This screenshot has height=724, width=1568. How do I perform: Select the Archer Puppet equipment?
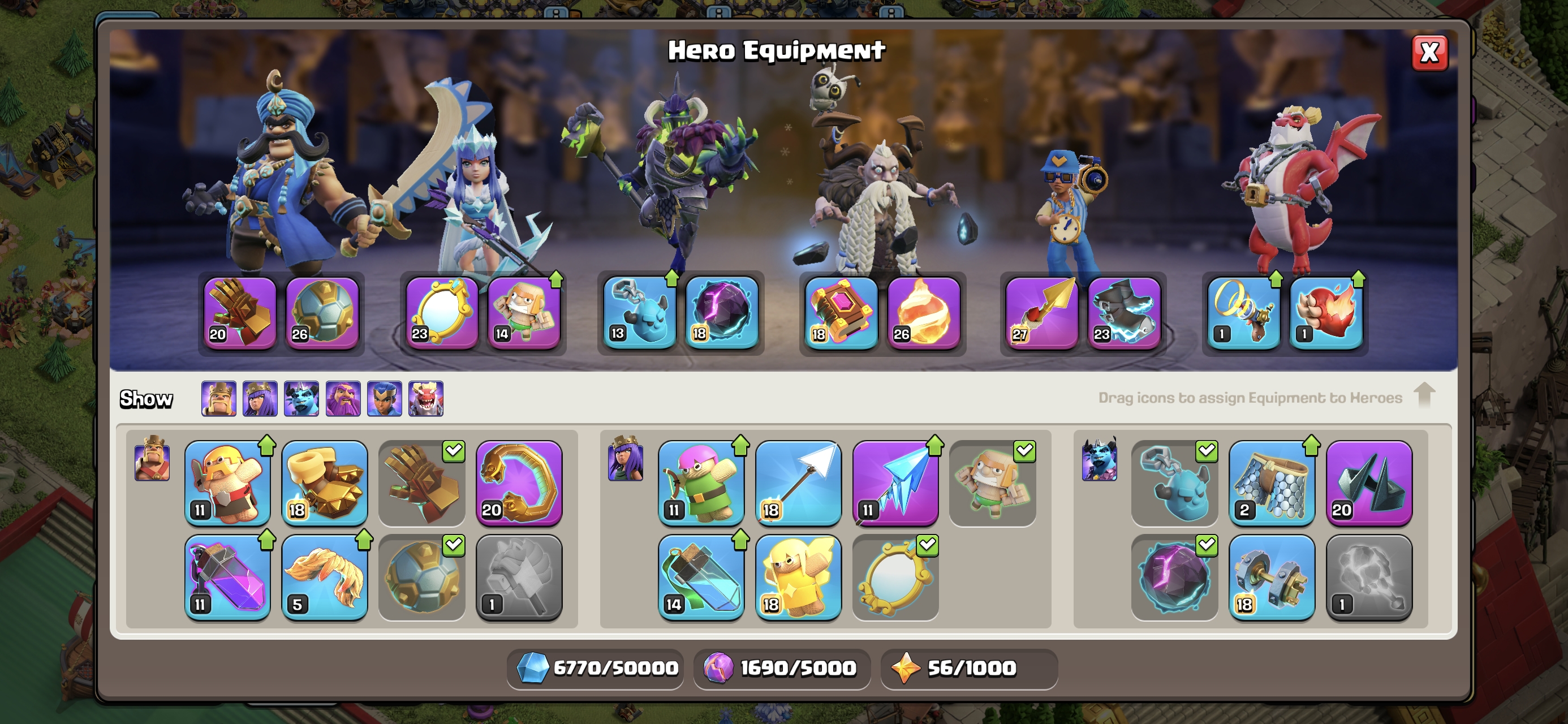point(701,483)
